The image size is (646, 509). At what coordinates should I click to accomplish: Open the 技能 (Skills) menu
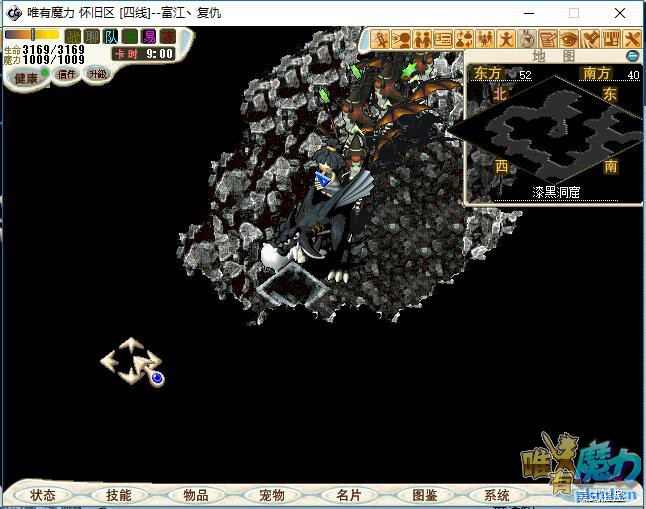[119, 495]
